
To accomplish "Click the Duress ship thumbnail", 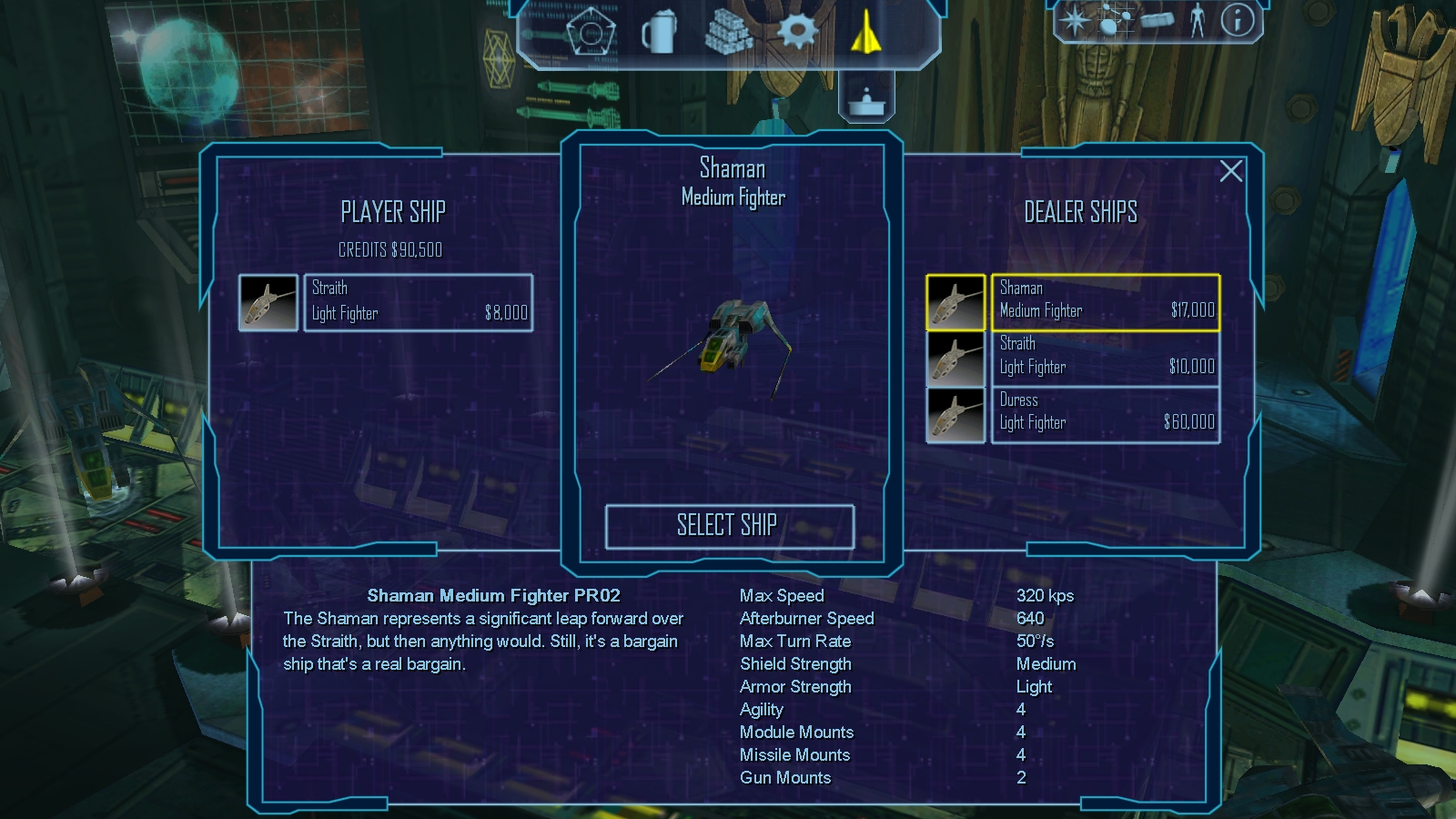I will 955,415.
